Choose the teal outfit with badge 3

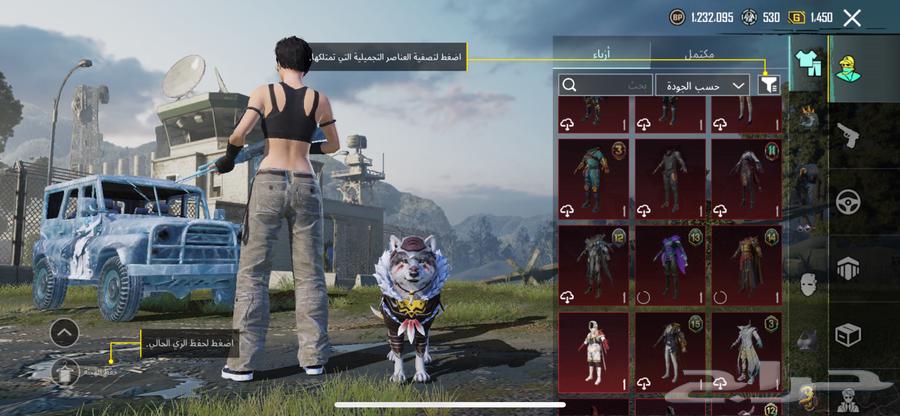click(593, 178)
